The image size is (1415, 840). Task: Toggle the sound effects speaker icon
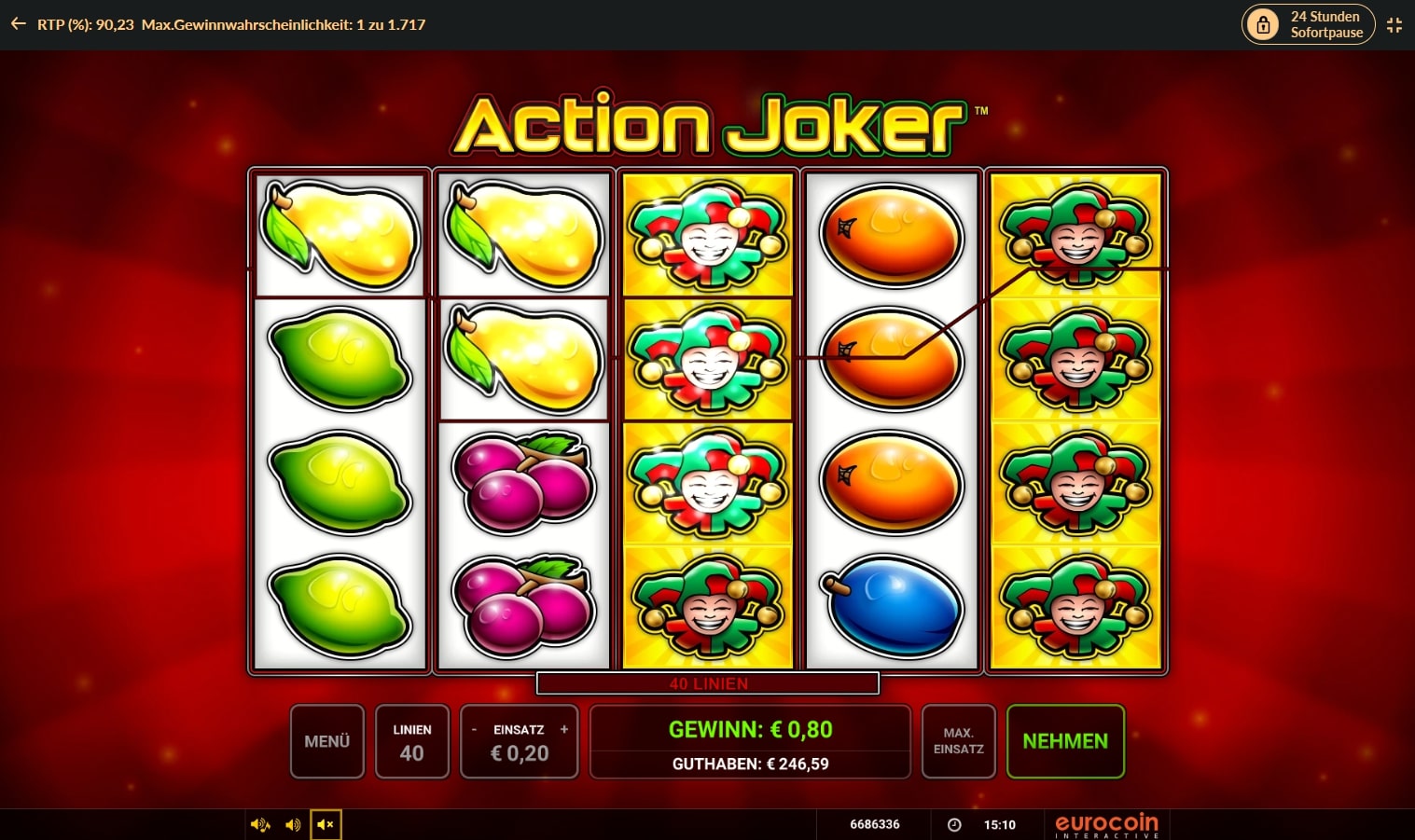(293, 824)
